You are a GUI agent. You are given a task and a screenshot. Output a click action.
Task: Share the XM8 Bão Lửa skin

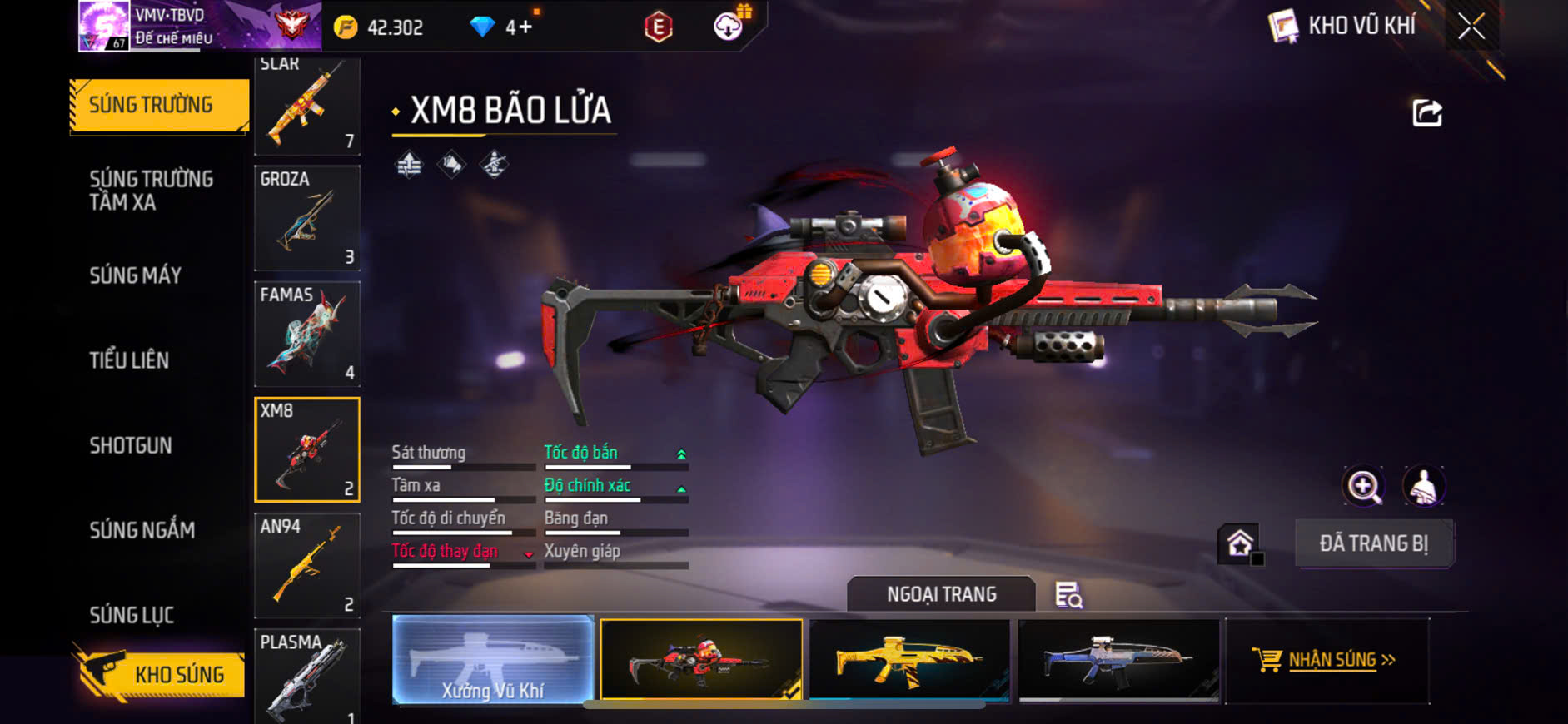click(x=1426, y=113)
